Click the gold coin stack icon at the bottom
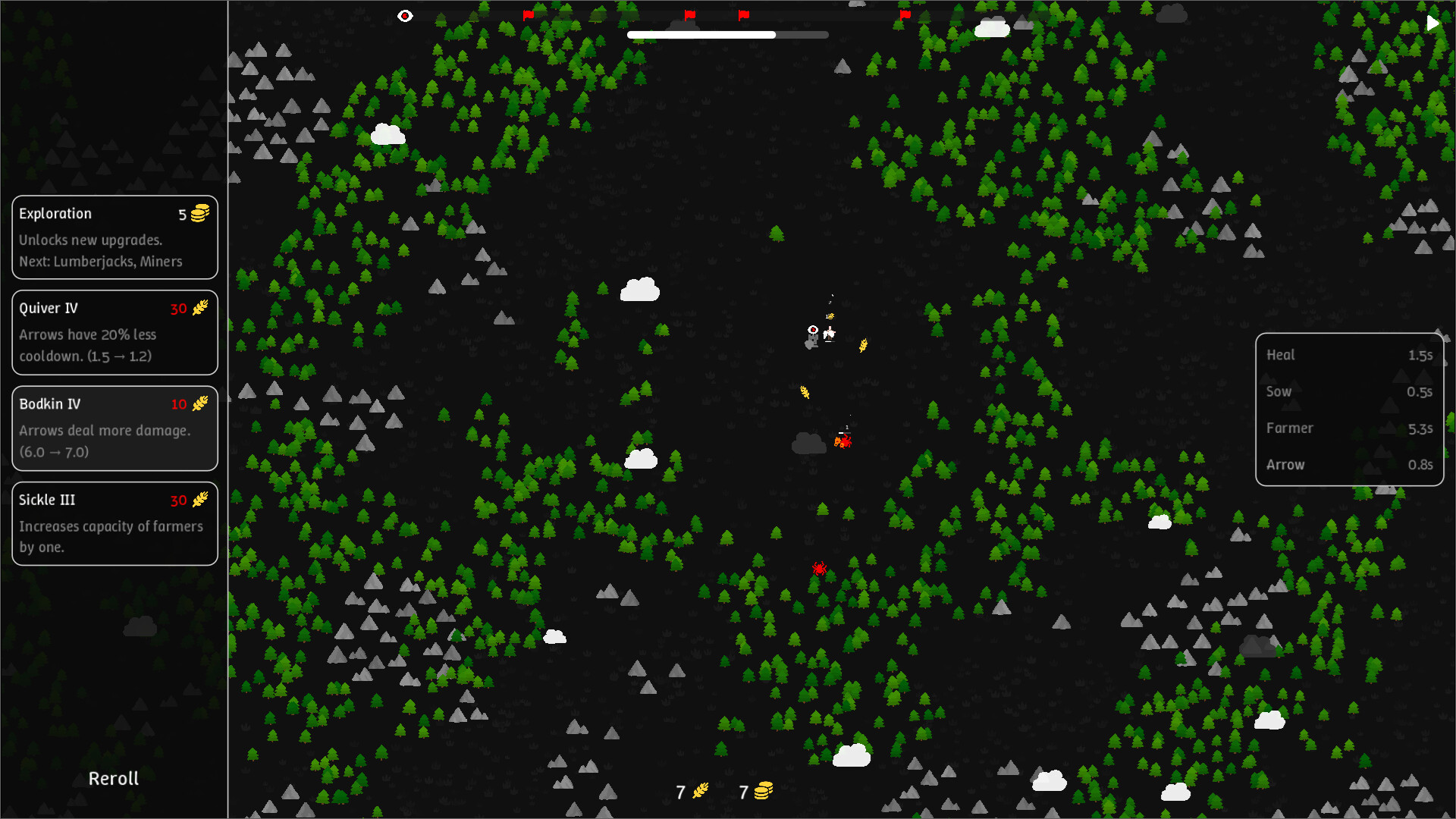Image resolution: width=1456 pixels, height=819 pixels. [763, 790]
